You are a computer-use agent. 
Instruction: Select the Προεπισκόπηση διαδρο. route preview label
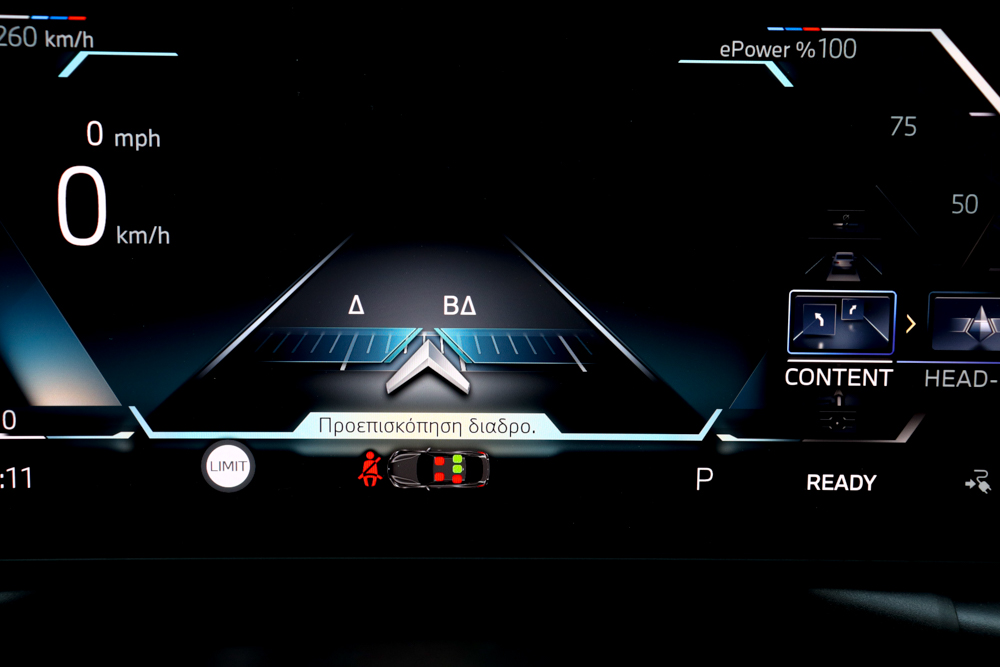pos(426,425)
